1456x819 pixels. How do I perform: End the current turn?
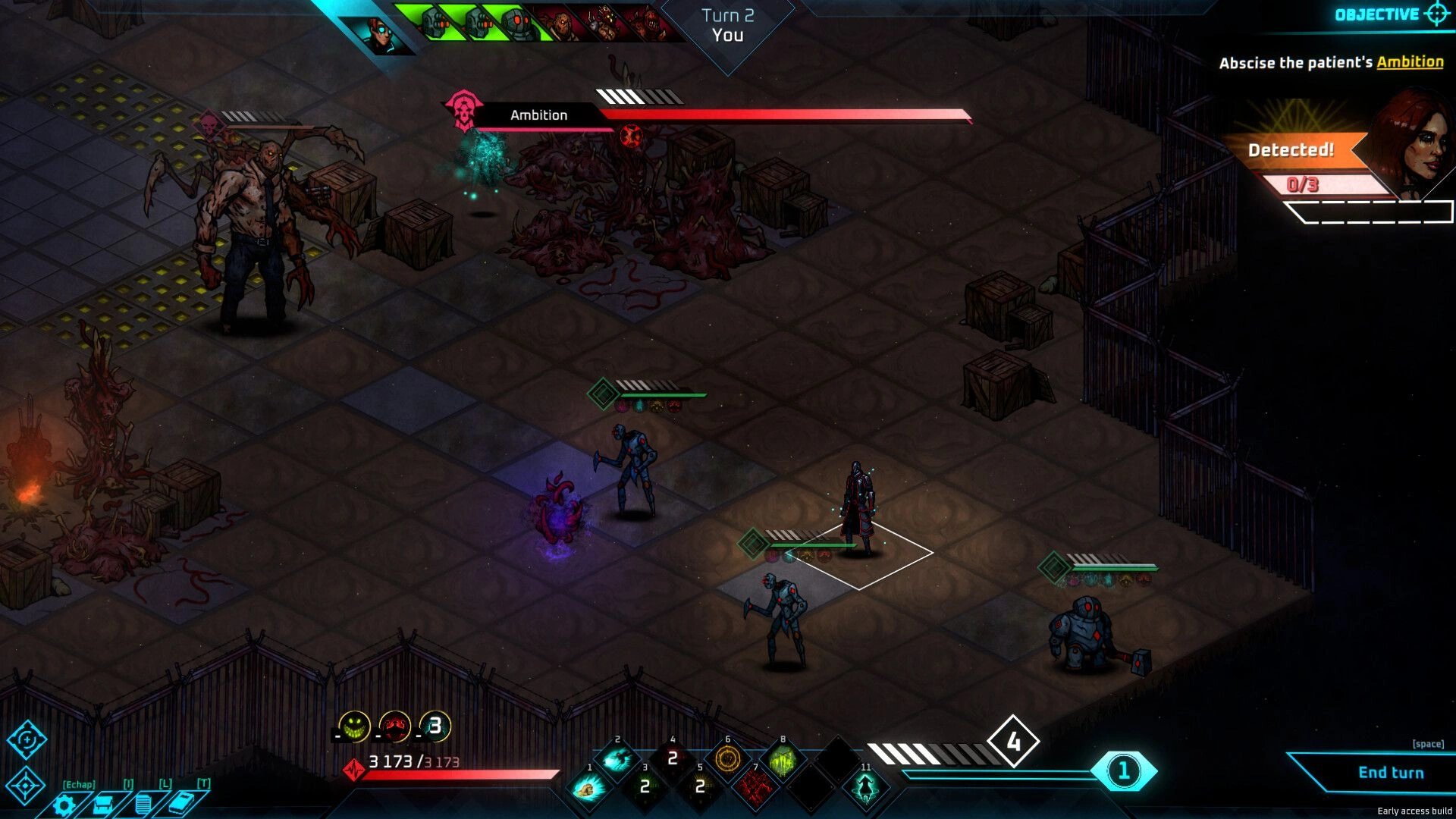1390,772
